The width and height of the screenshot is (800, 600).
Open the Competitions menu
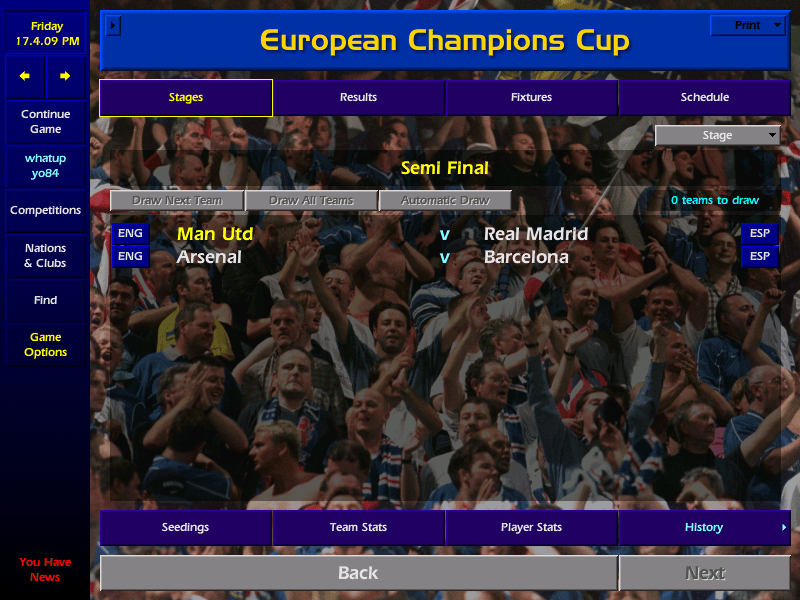click(x=45, y=210)
